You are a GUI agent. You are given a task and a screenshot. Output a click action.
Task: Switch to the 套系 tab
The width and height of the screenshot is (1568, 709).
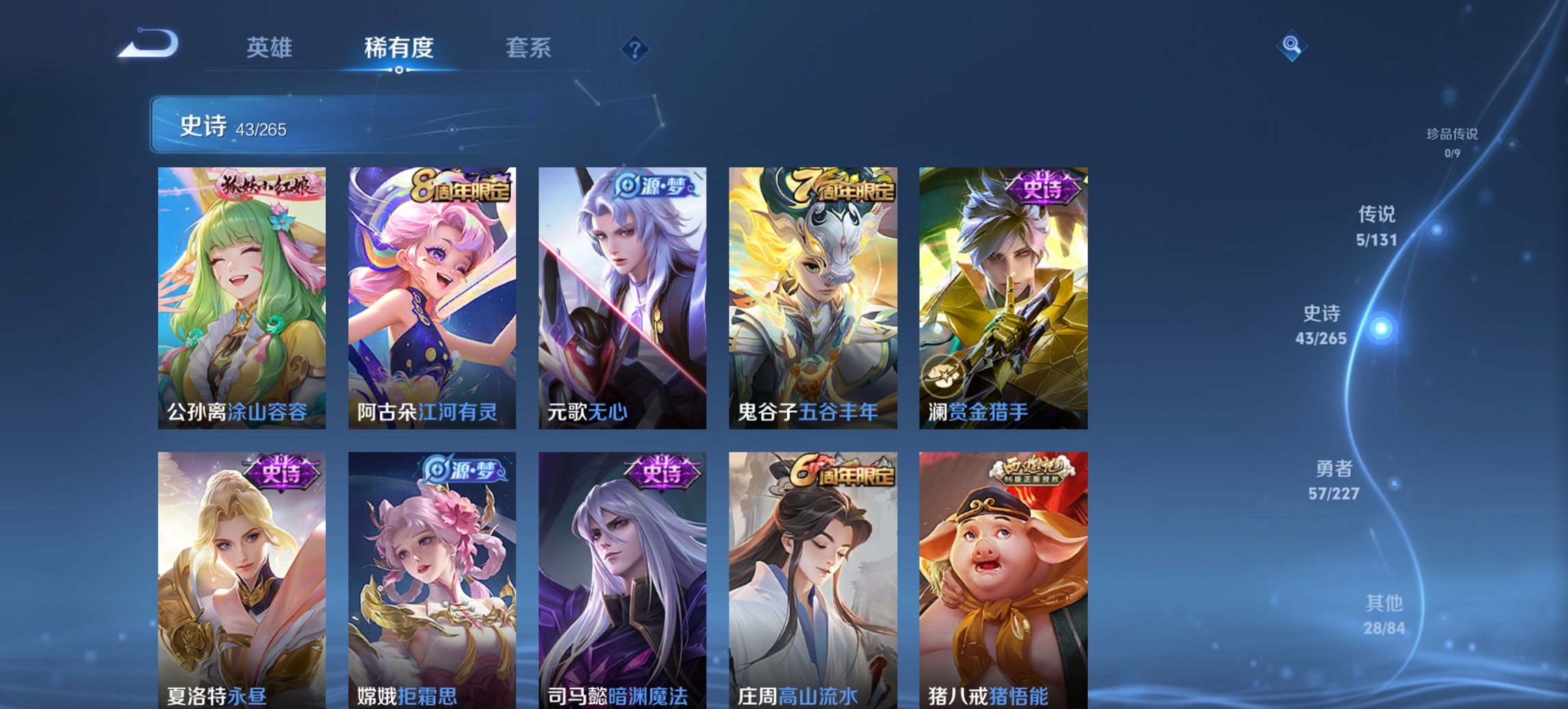pos(528,48)
